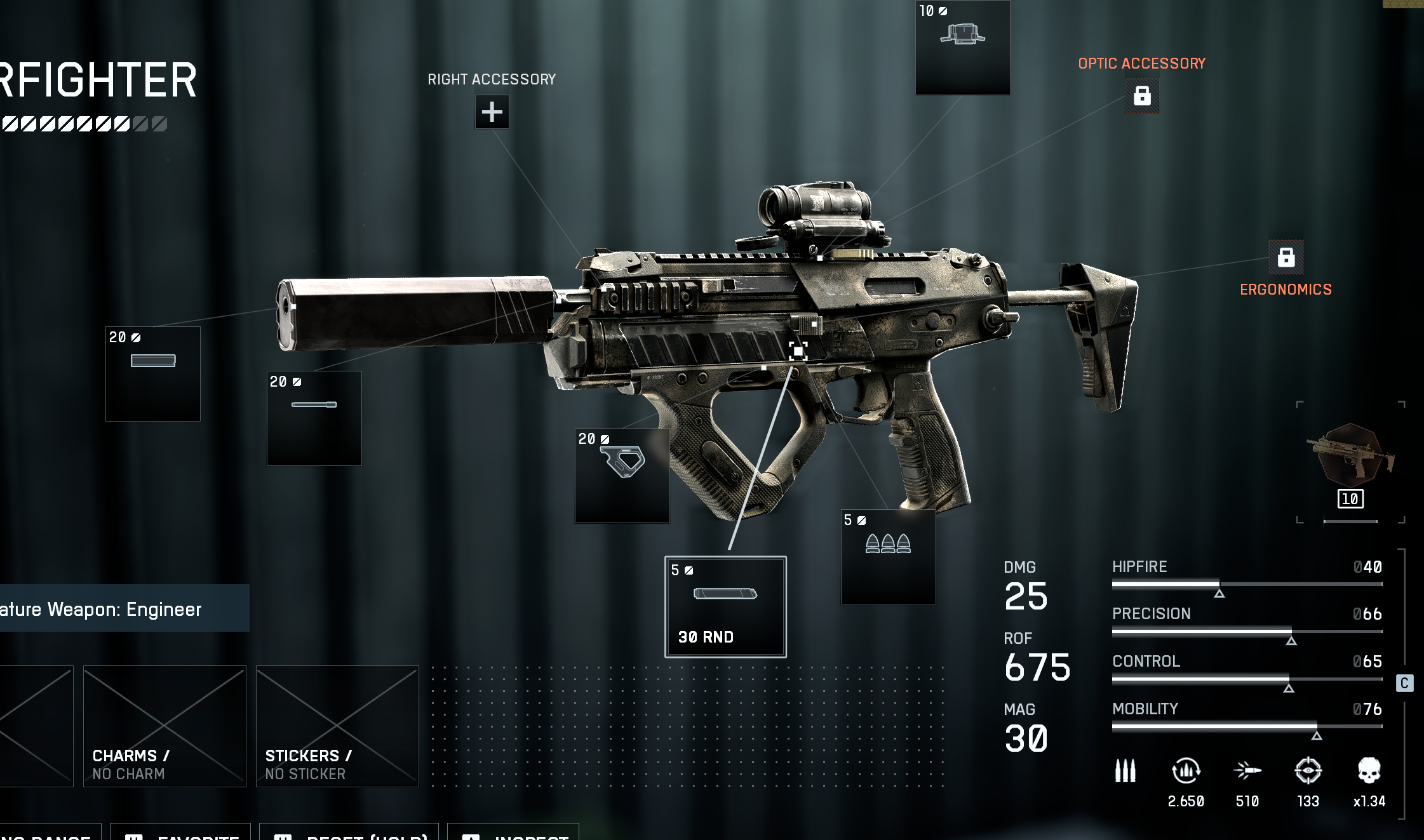Select the locked Ergonomics slot
This screenshot has height=840, width=1424.
pyautogui.click(x=1286, y=257)
